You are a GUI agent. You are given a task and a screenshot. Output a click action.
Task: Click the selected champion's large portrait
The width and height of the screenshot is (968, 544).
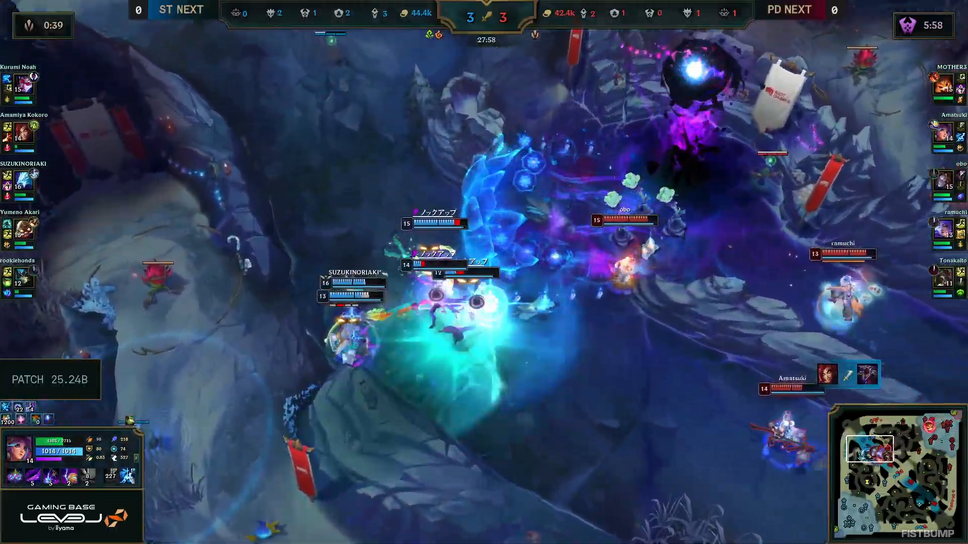pyautogui.click(x=19, y=449)
